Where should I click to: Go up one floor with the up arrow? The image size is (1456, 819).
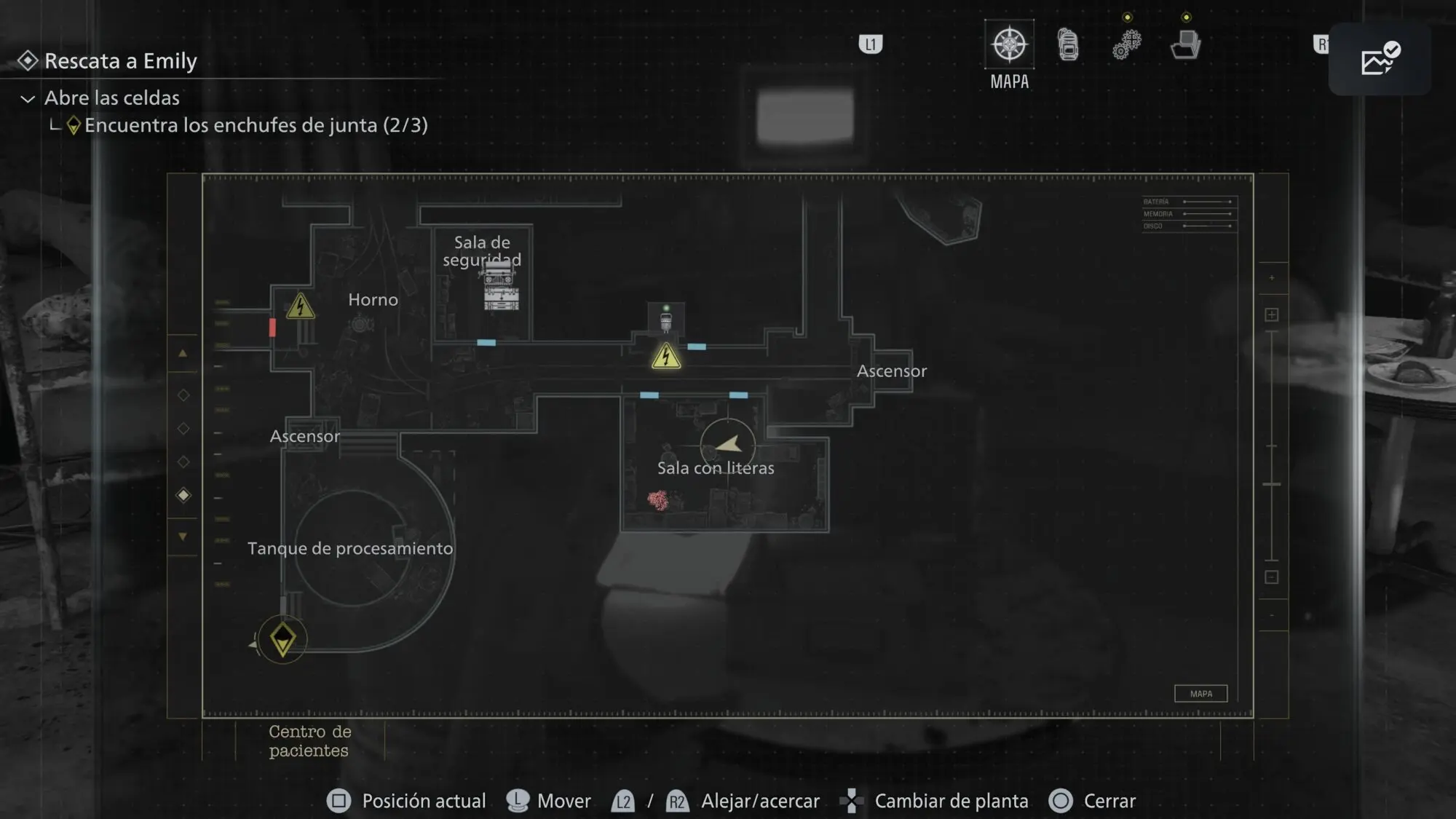tap(183, 354)
